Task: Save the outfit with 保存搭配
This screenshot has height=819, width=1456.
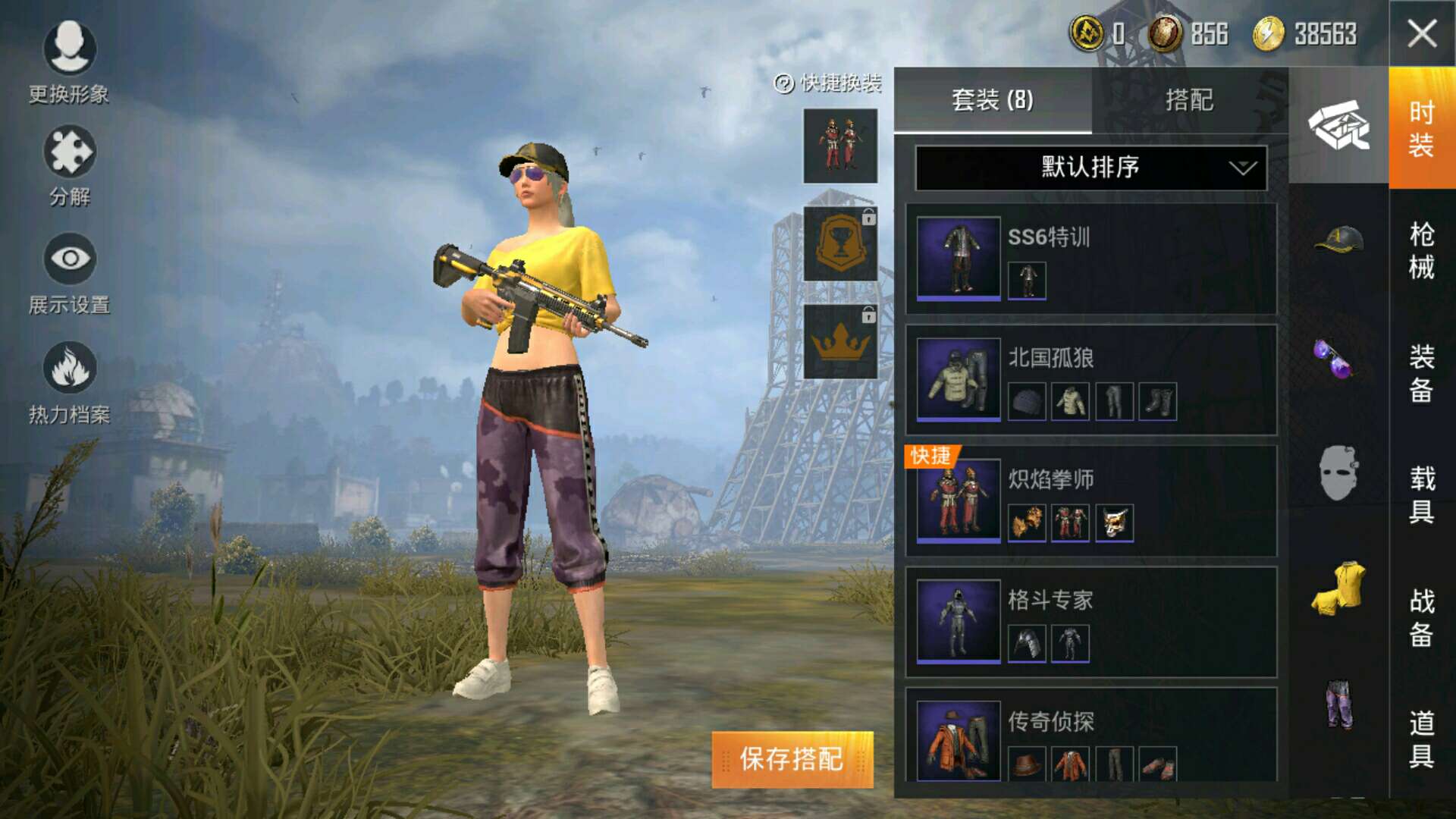Action: pos(792,759)
